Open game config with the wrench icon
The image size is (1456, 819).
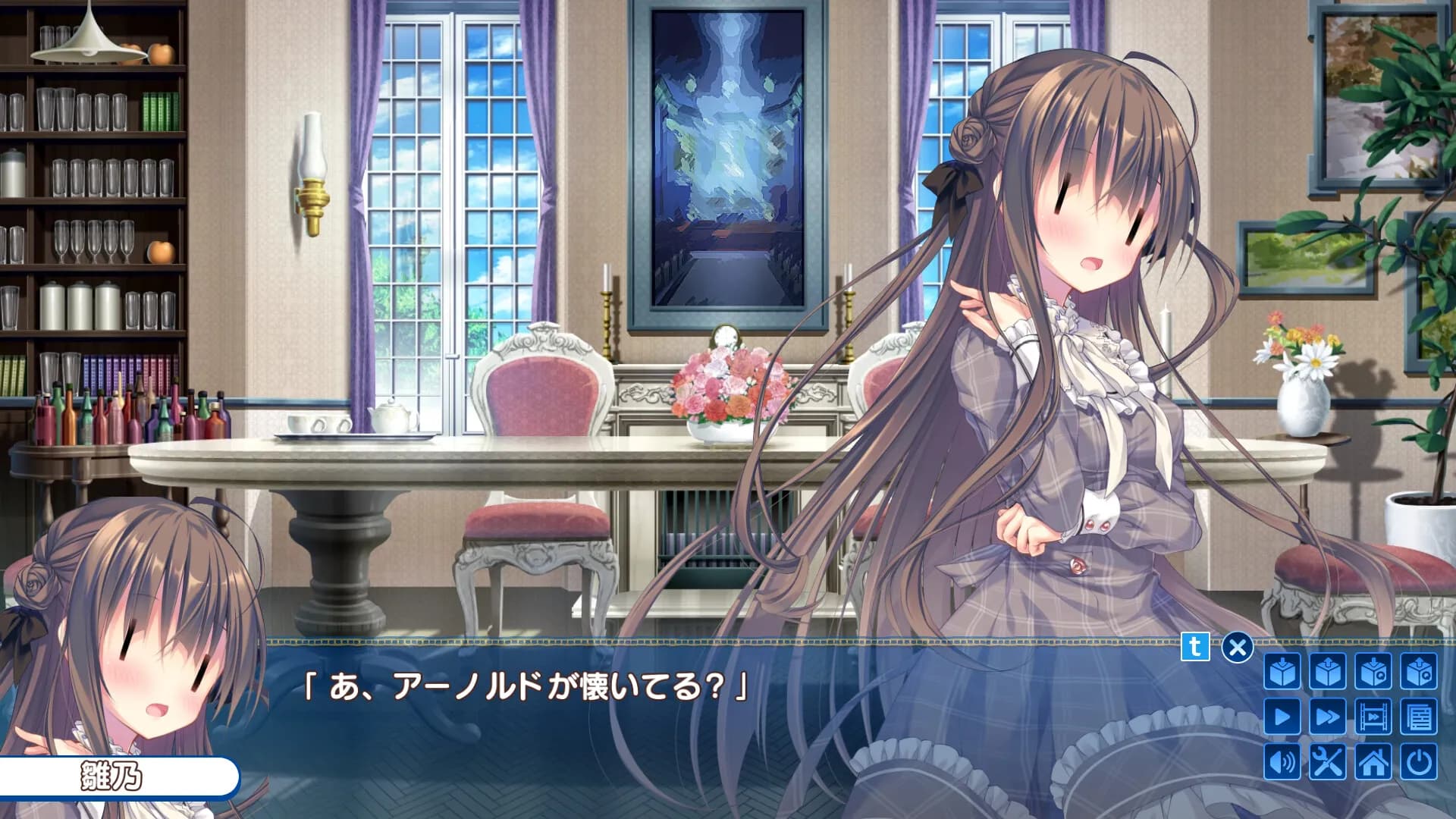pos(1328,762)
